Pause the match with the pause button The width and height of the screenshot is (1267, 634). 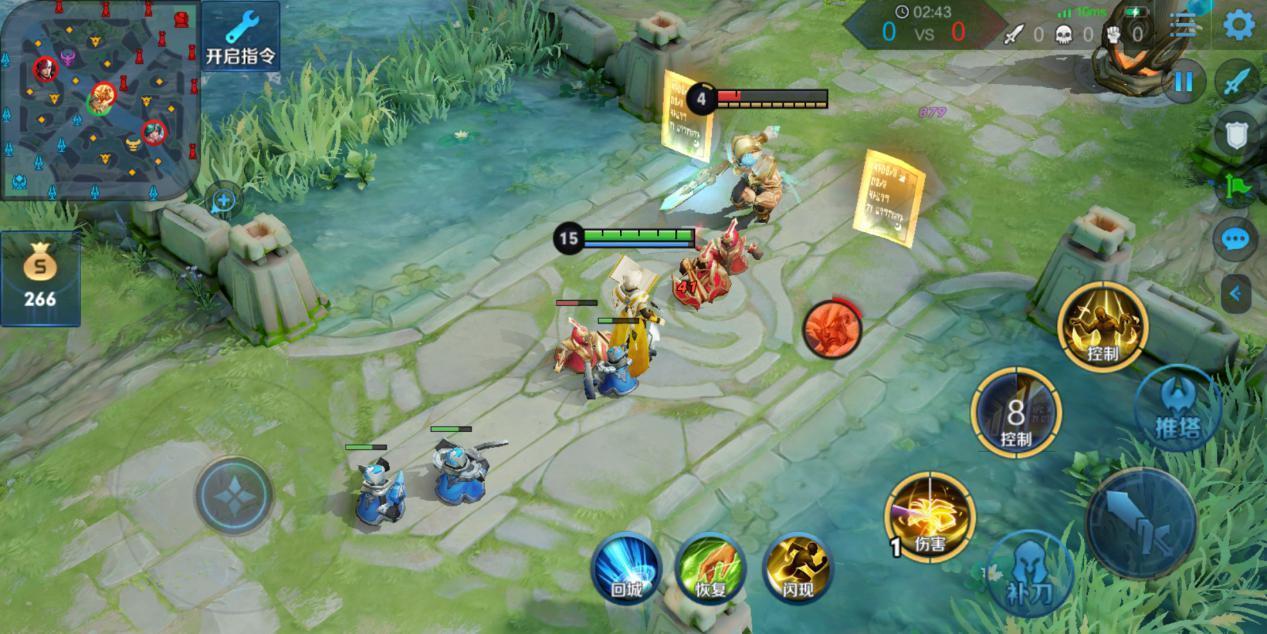[1183, 81]
